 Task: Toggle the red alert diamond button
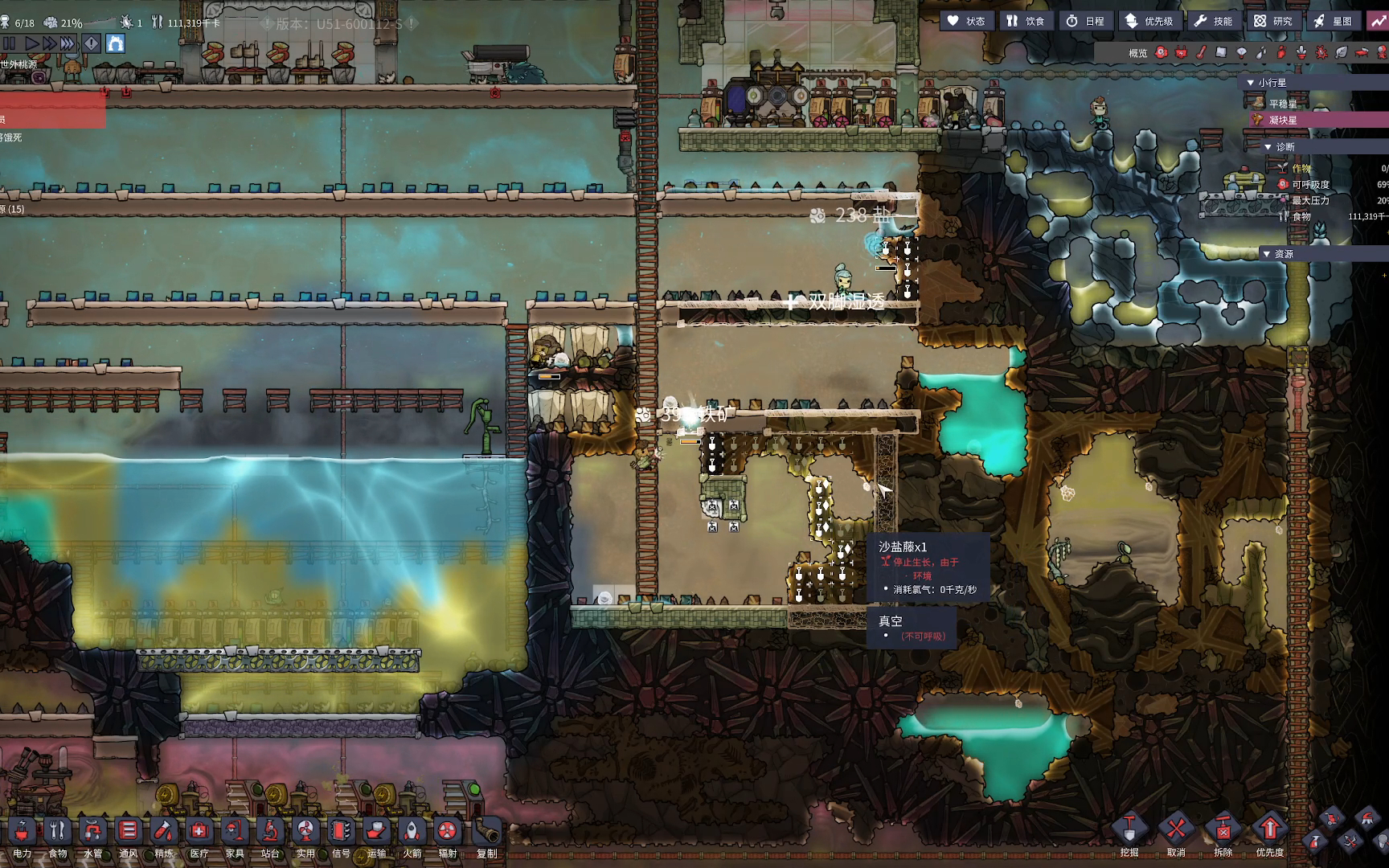click(92, 43)
